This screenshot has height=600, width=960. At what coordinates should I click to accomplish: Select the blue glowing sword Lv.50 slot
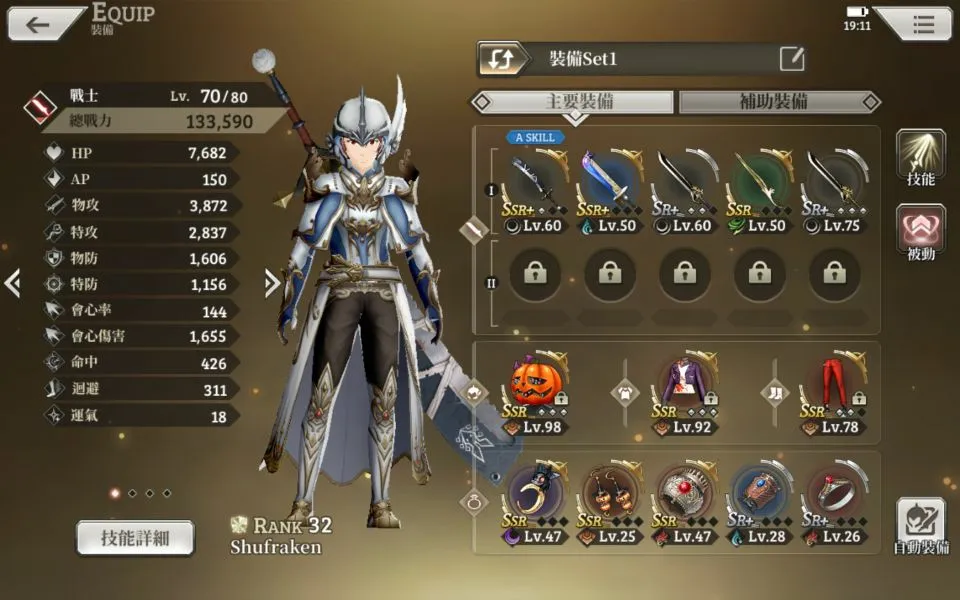click(609, 182)
